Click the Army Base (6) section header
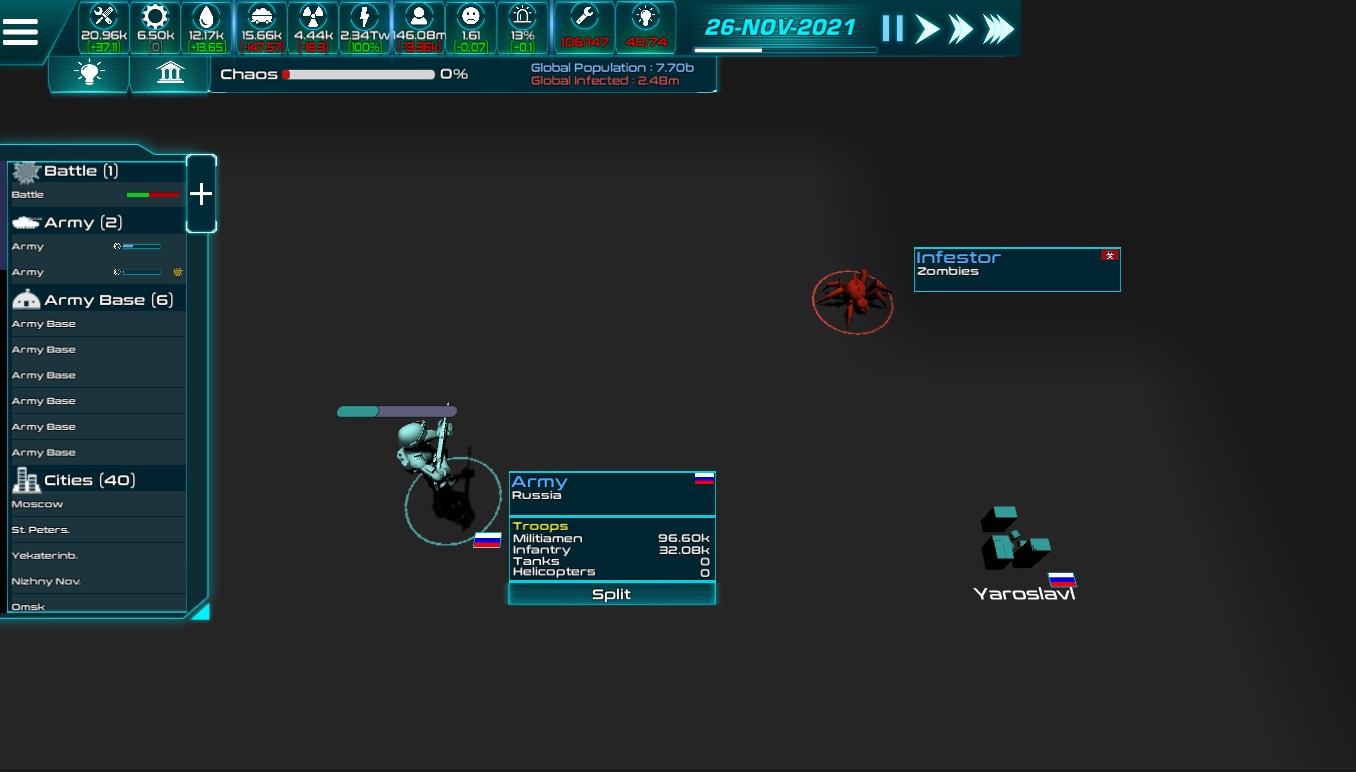Screen dimensions: 1356x772 96,299
